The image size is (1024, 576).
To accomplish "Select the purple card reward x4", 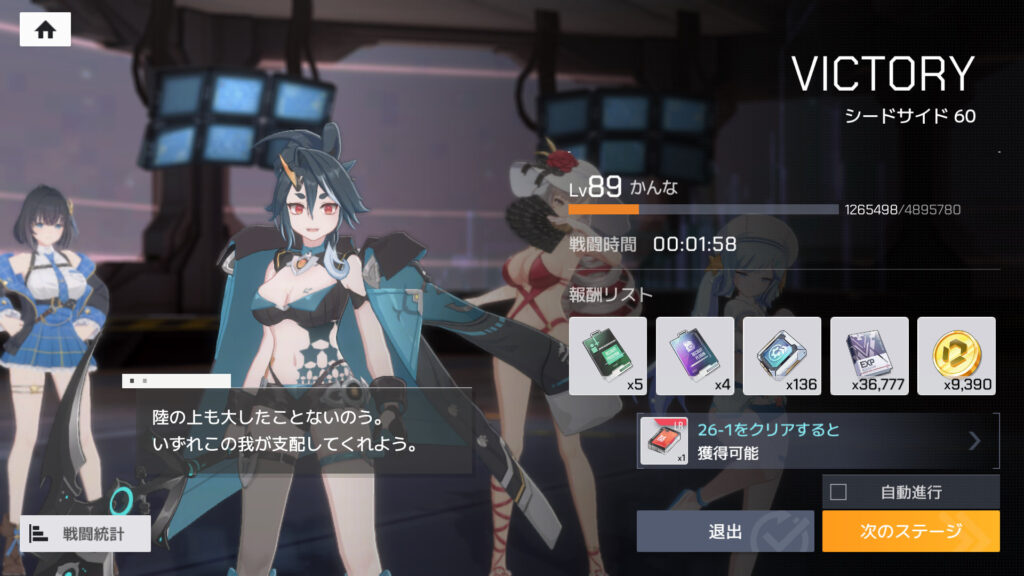I will click(x=695, y=356).
